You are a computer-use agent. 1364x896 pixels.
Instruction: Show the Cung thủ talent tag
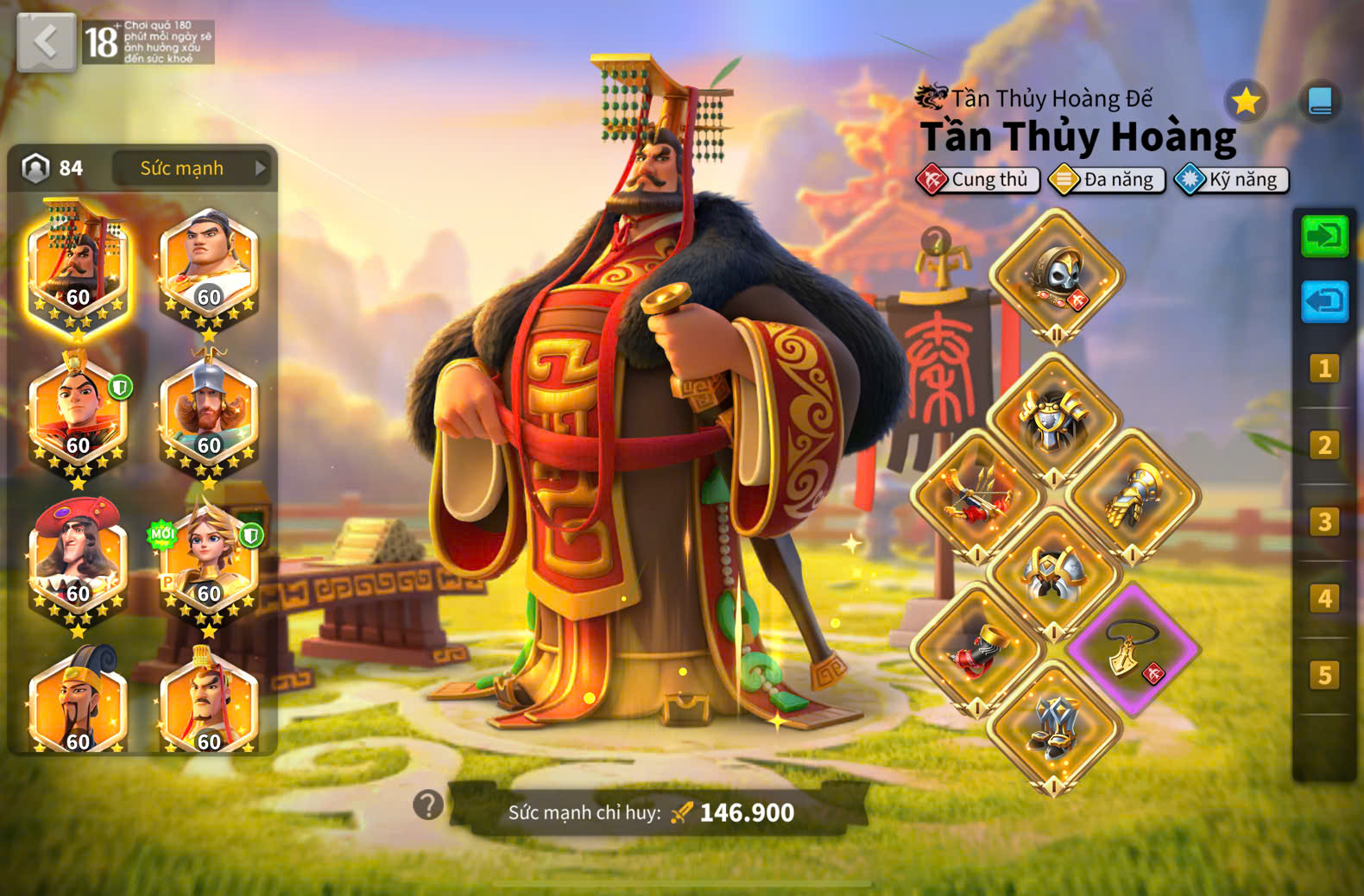[978, 180]
